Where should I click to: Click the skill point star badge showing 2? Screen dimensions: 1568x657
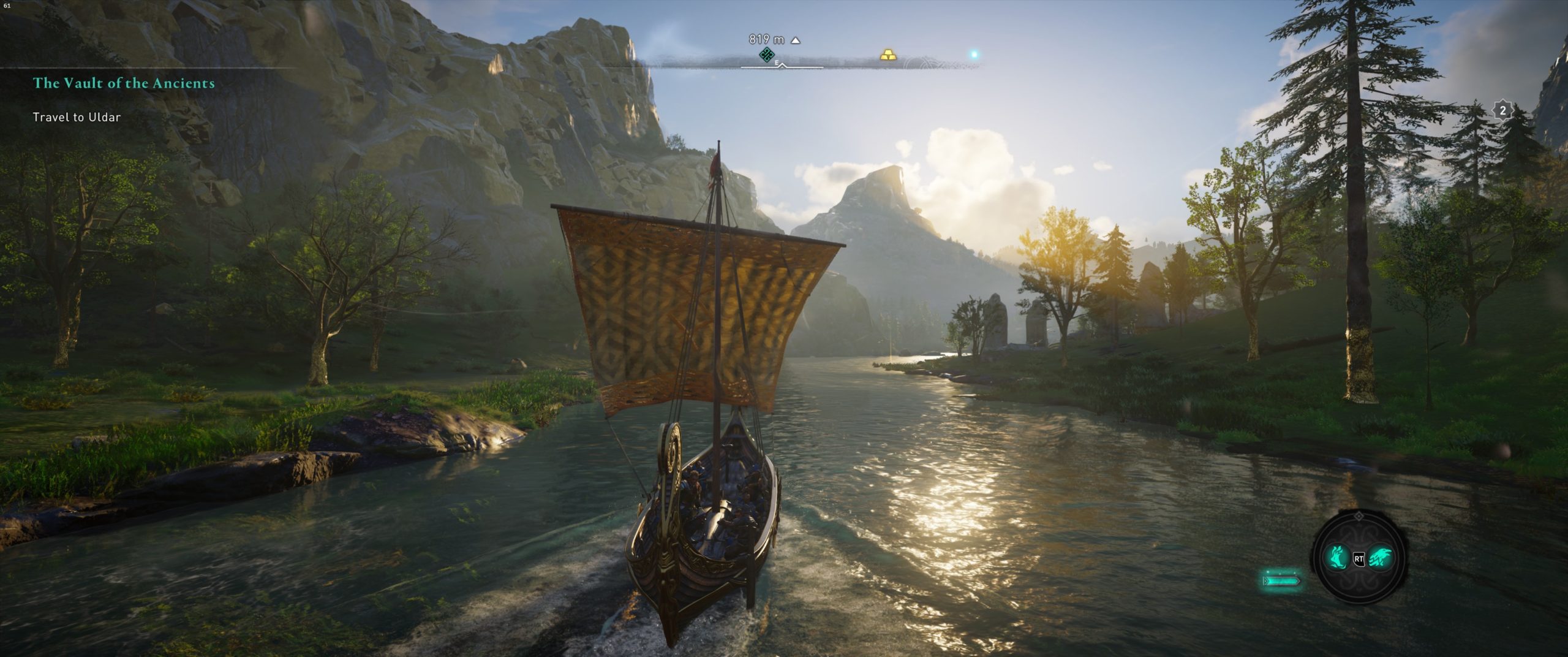click(1502, 110)
